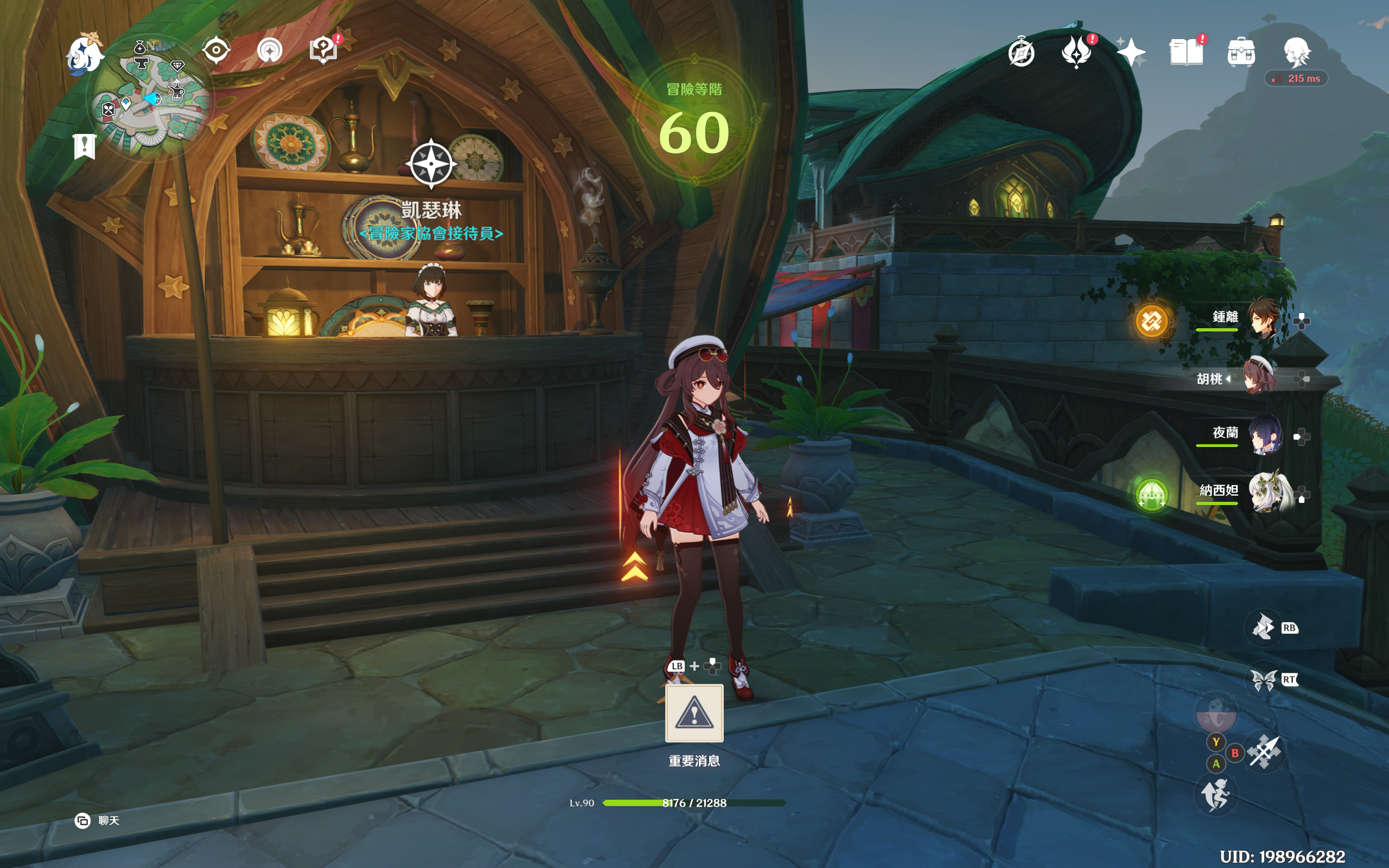Viewport: 1389px width, 868px height.
Task: Open the Wish menu star icon
Action: click(1132, 53)
